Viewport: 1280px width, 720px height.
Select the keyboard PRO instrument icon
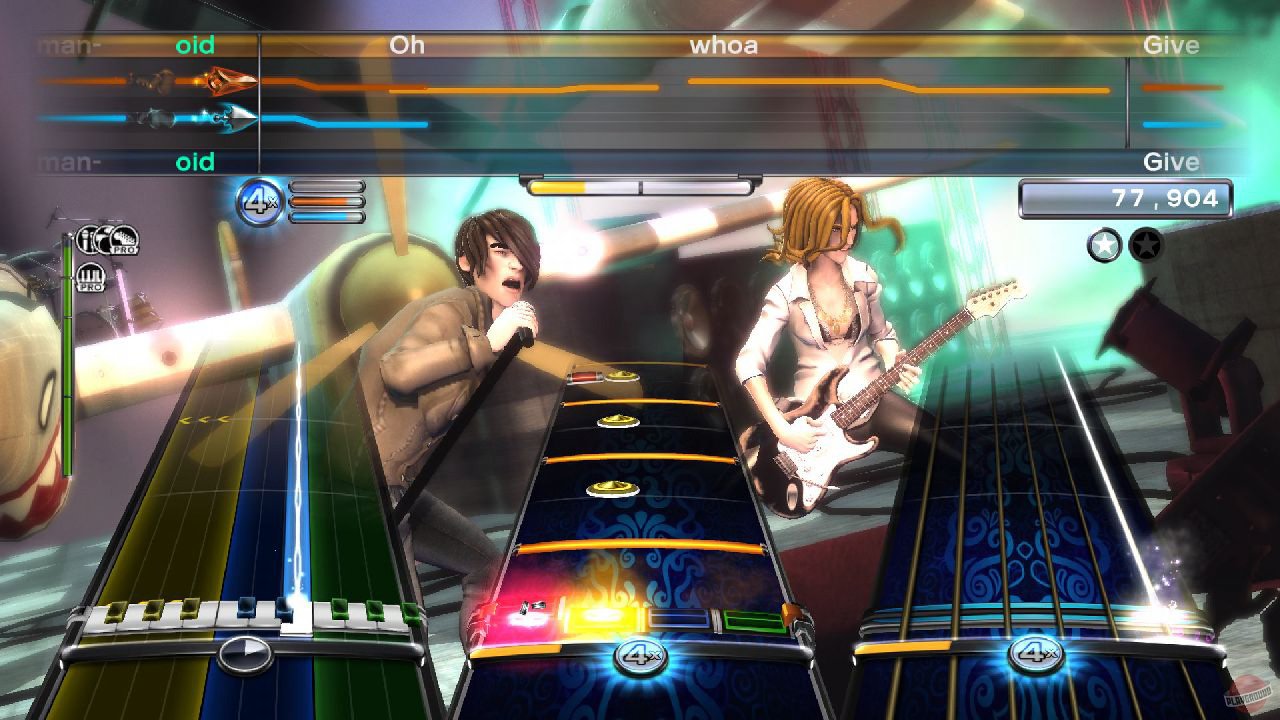[90, 277]
